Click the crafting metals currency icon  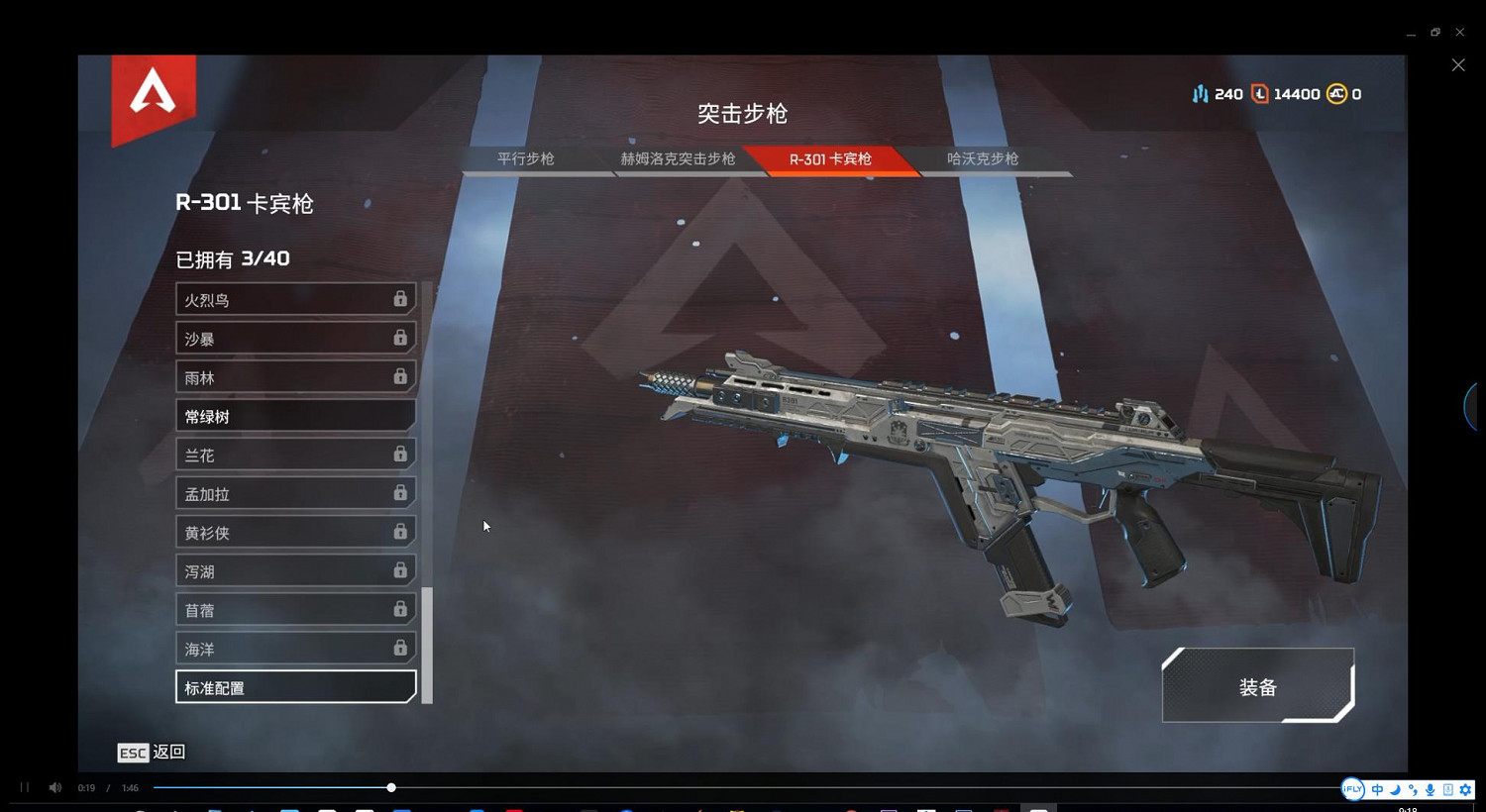[x=1201, y=93]
